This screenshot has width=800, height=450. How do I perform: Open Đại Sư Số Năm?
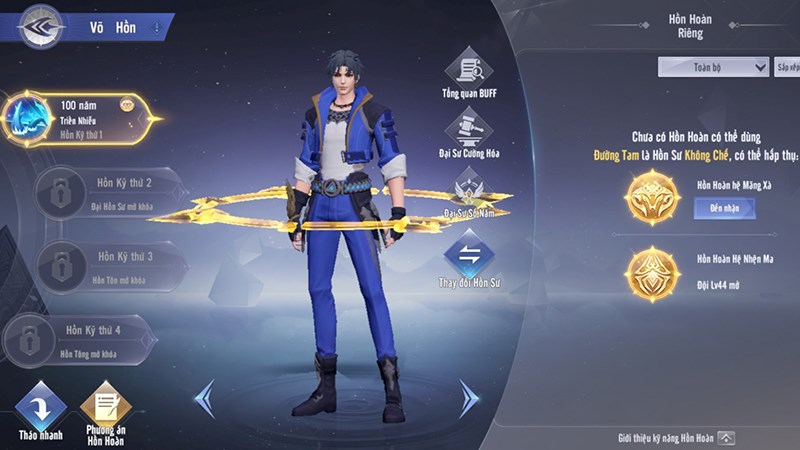point(468,192)
